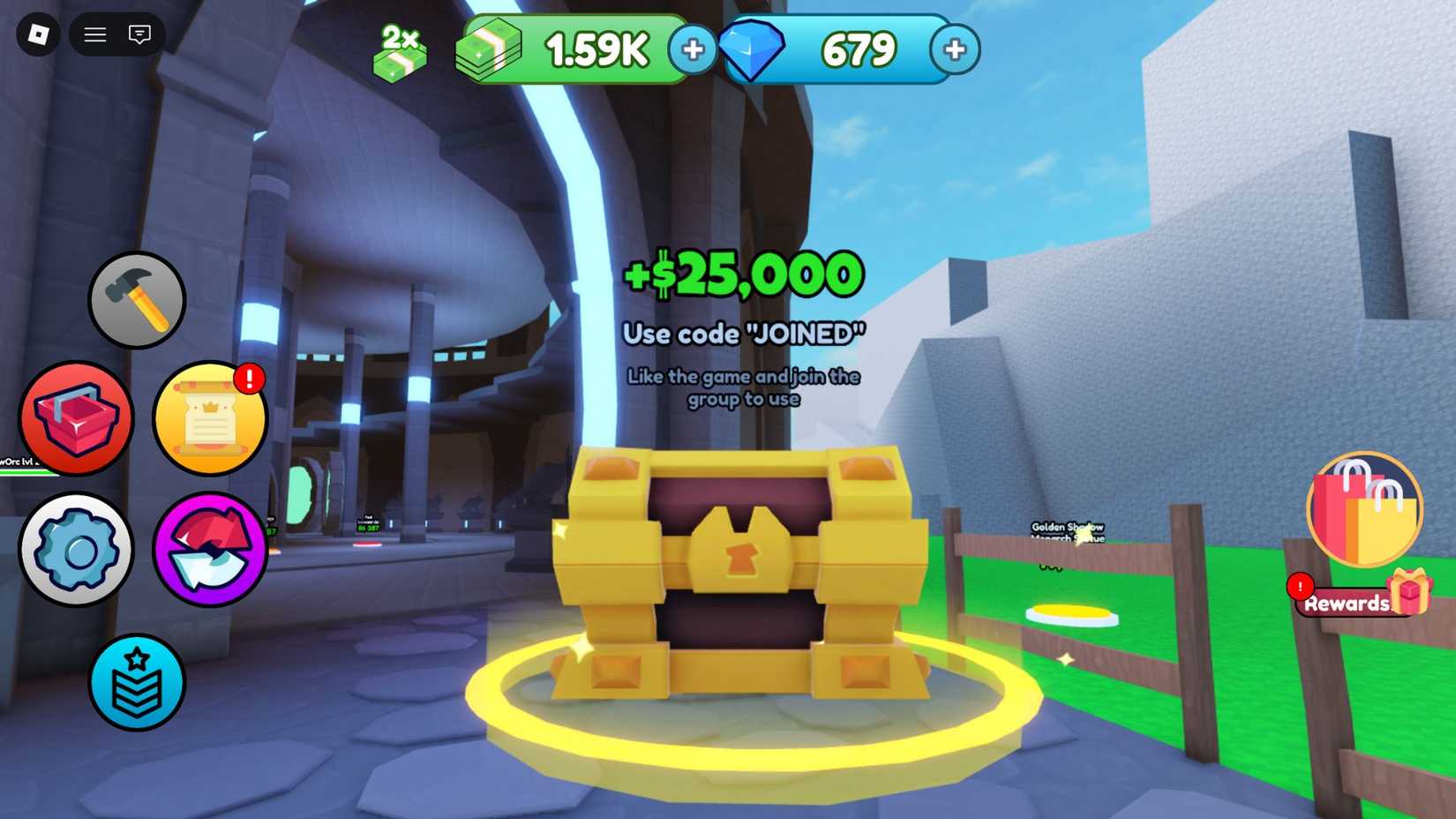
Task: Open the quests scroll icon with notification
Action: pos(210,419)
